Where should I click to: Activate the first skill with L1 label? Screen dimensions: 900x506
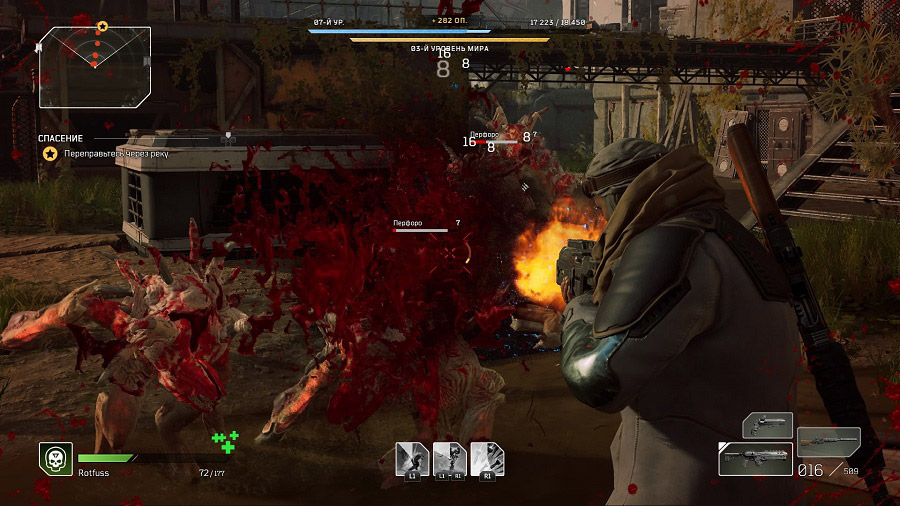click(x=411, y=459)
